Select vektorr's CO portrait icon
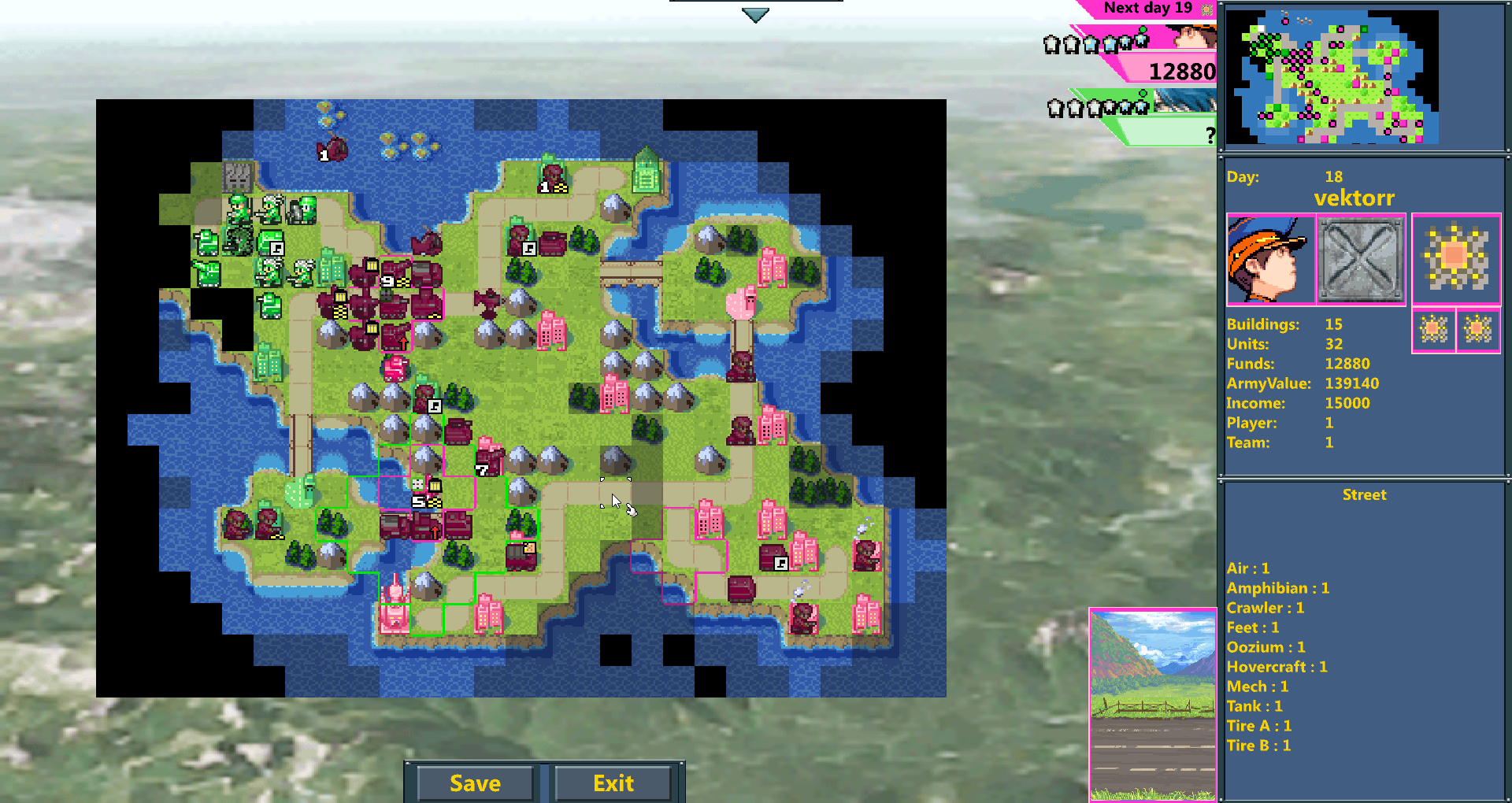Viewport: 1512px width, 803px height. 1270,260
